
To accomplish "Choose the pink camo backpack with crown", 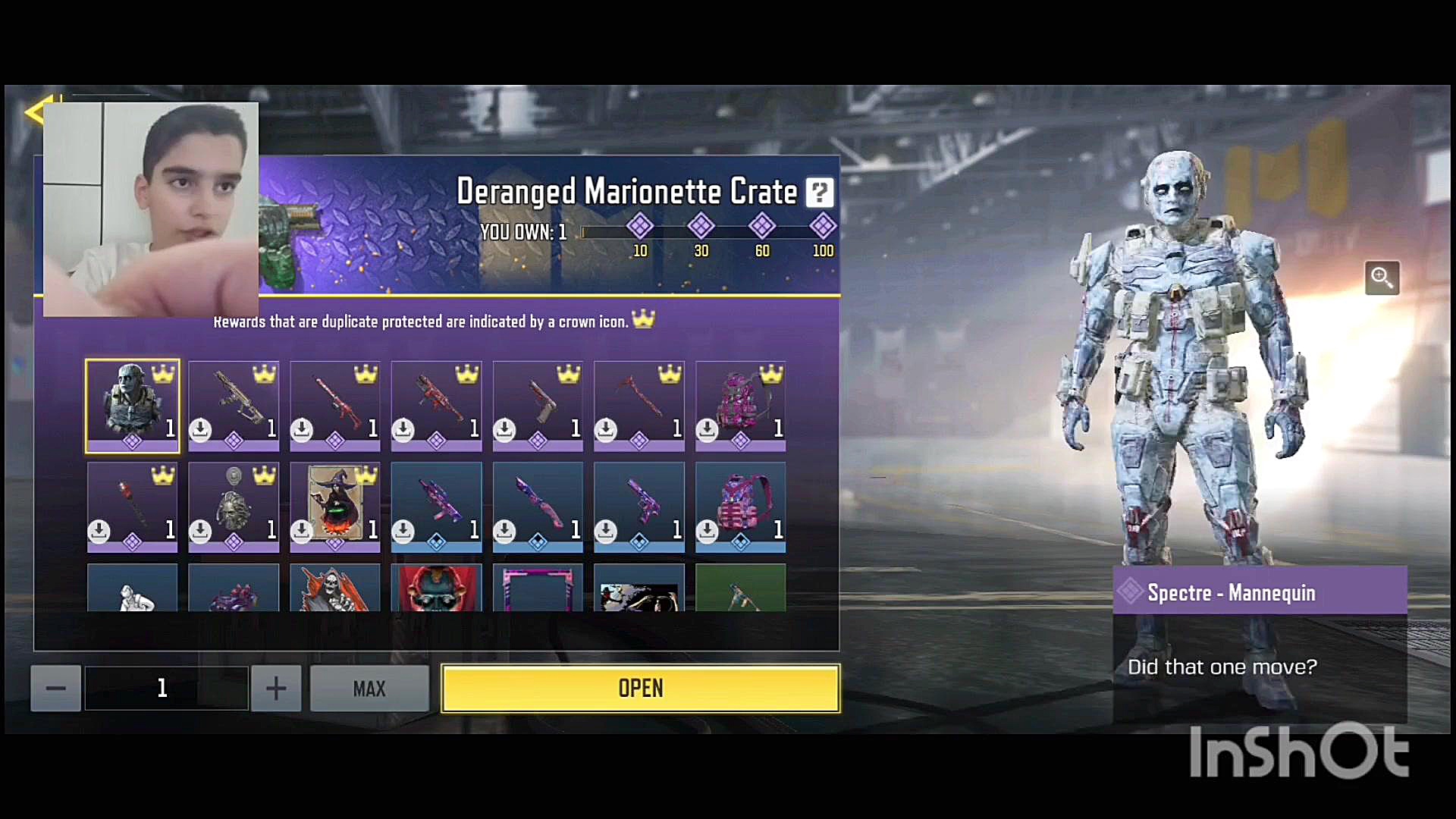I will (x=740, y=406).
